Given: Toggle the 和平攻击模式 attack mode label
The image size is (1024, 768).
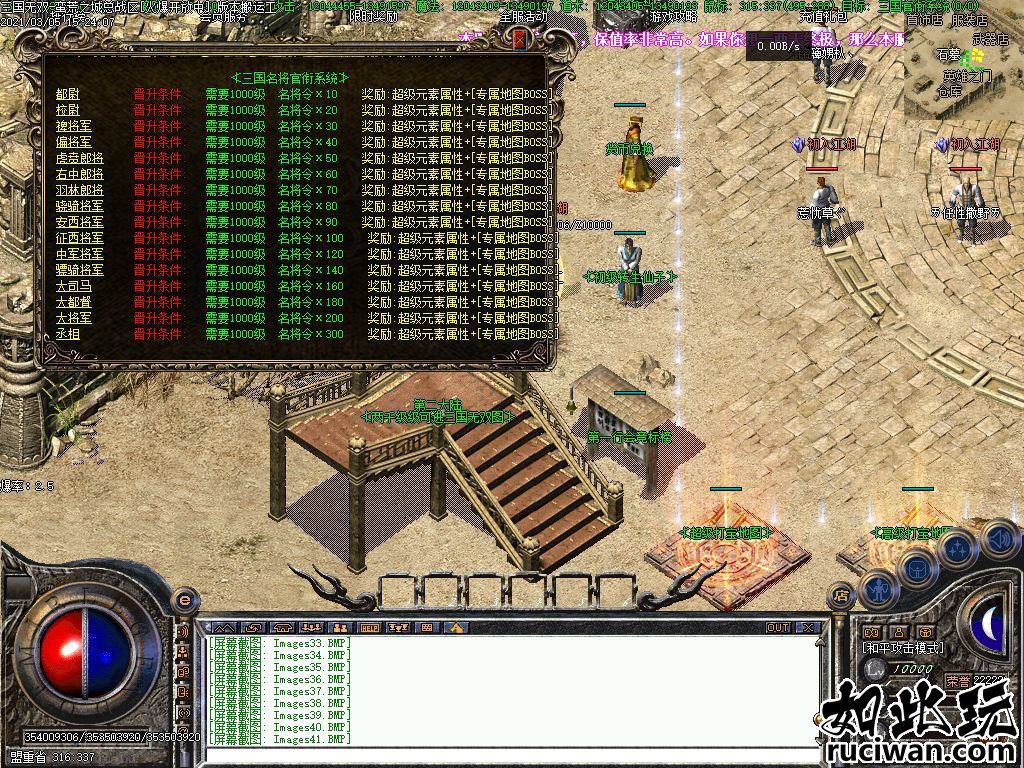Looking at the screenshot, I should click(x=903, y=648).
